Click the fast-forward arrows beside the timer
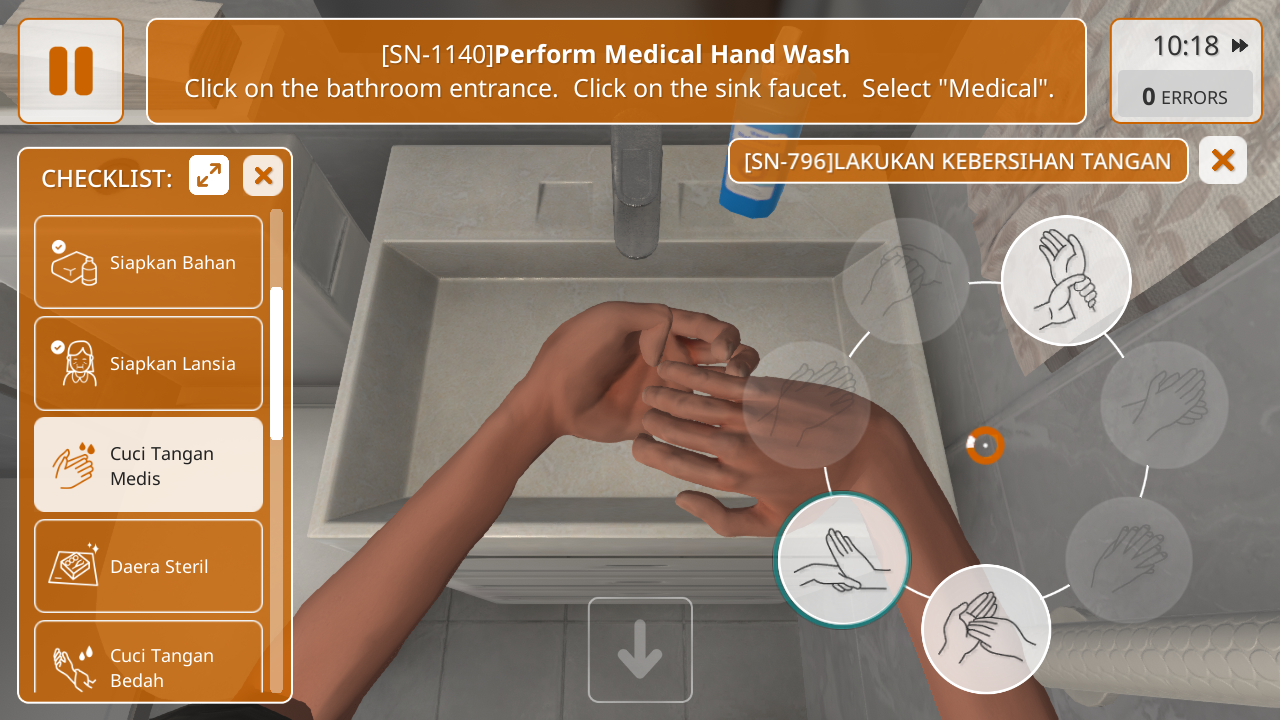This screenshot has width=1280, height=720. click(1240, 46)
